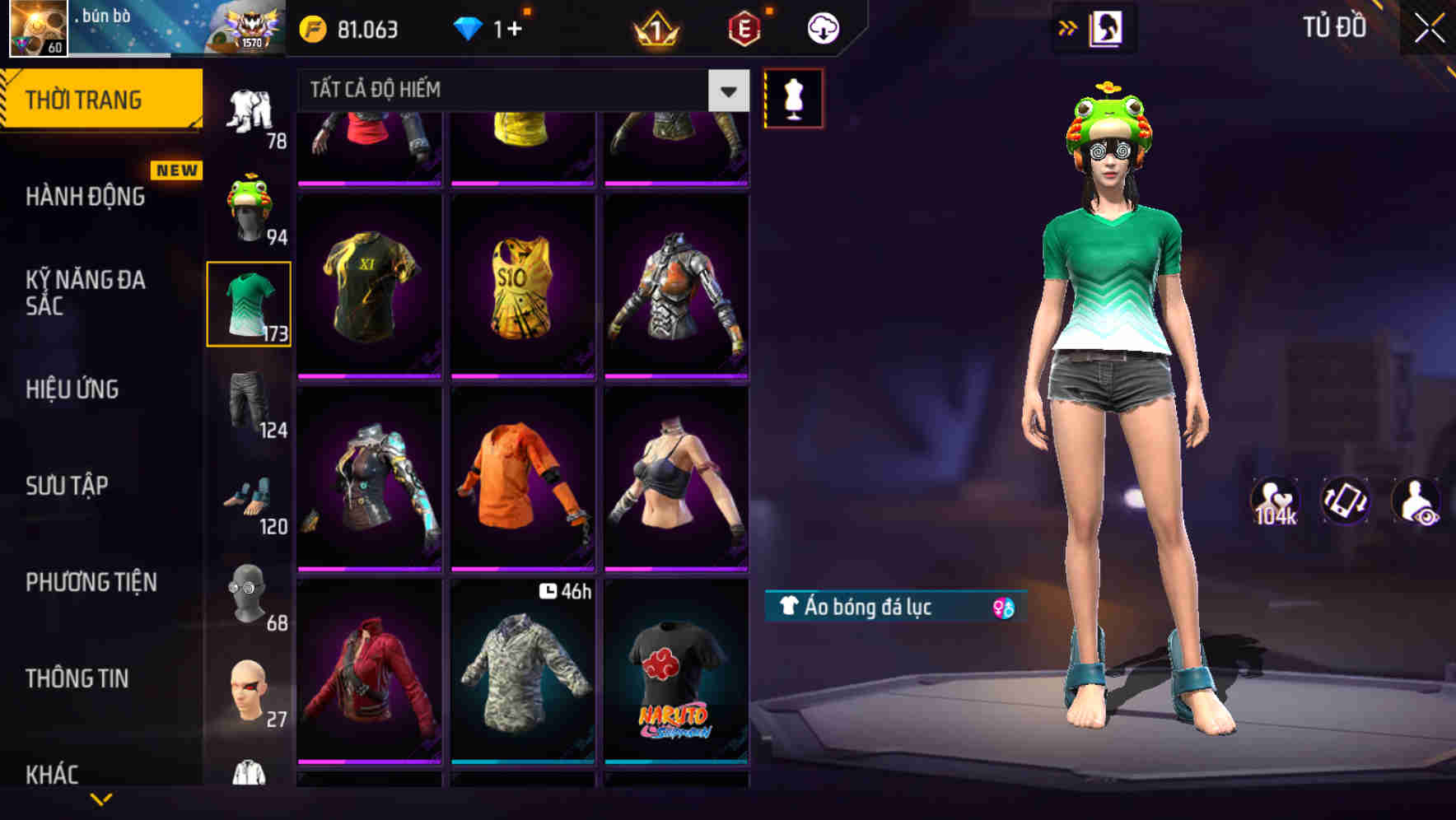Toggle gender on the Áo bóng đá lục label
The width and height of the screenshot is (1456, 820).
pyautogui.click(x=1003, y=608)
